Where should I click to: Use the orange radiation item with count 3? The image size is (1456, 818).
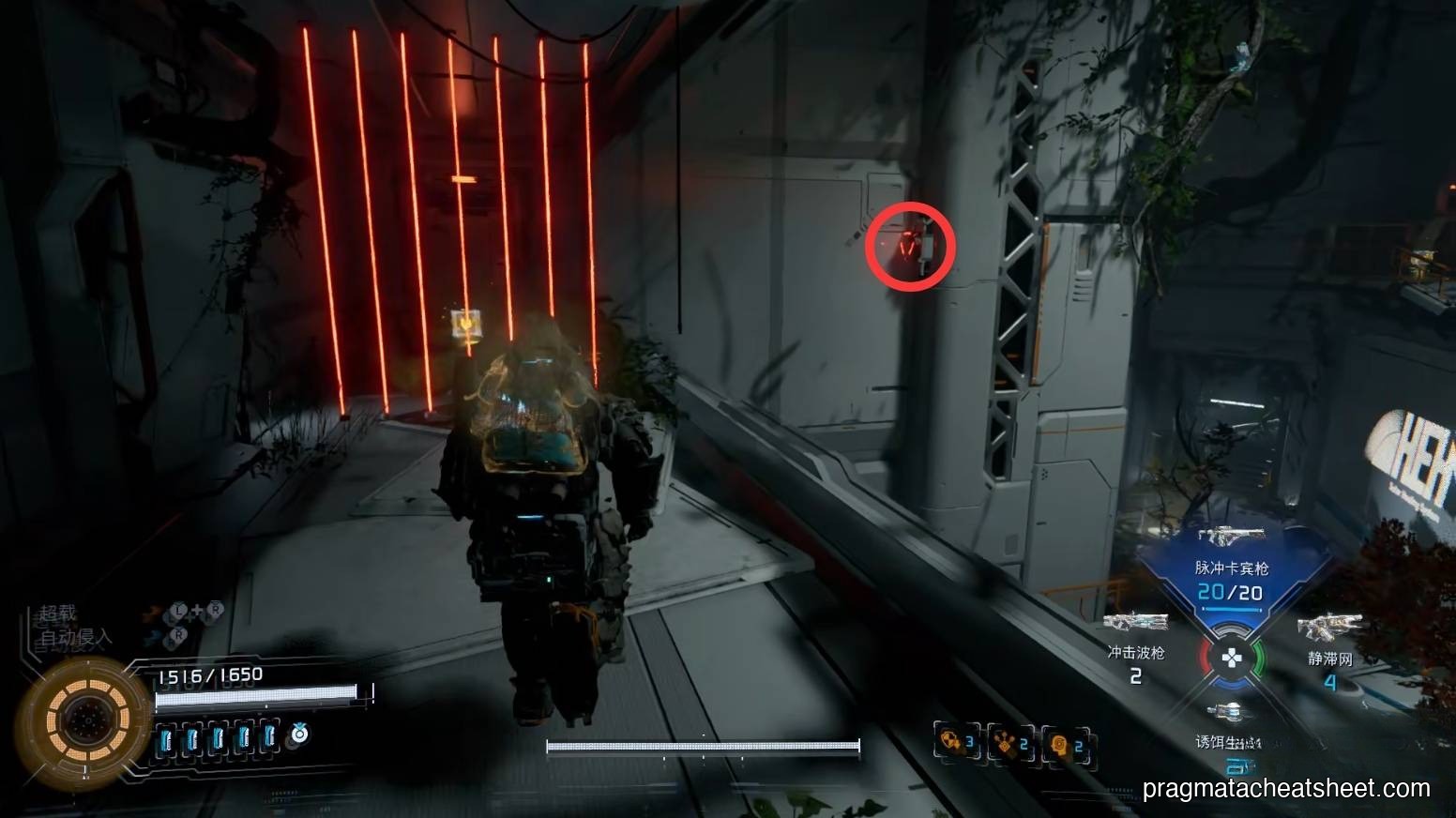[x=956, y=743]
